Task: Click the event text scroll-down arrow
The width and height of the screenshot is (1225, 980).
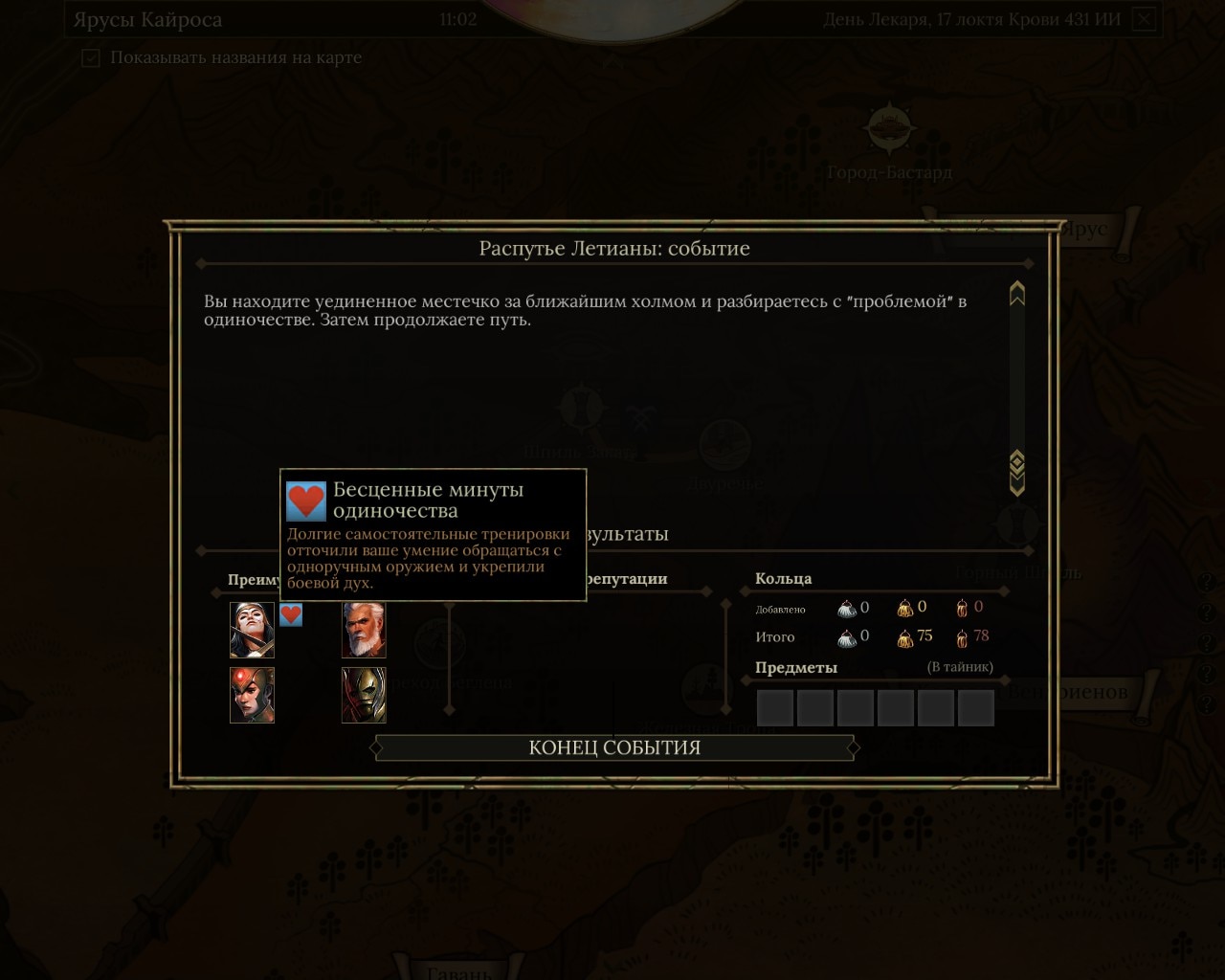Action: point(1016,475)
